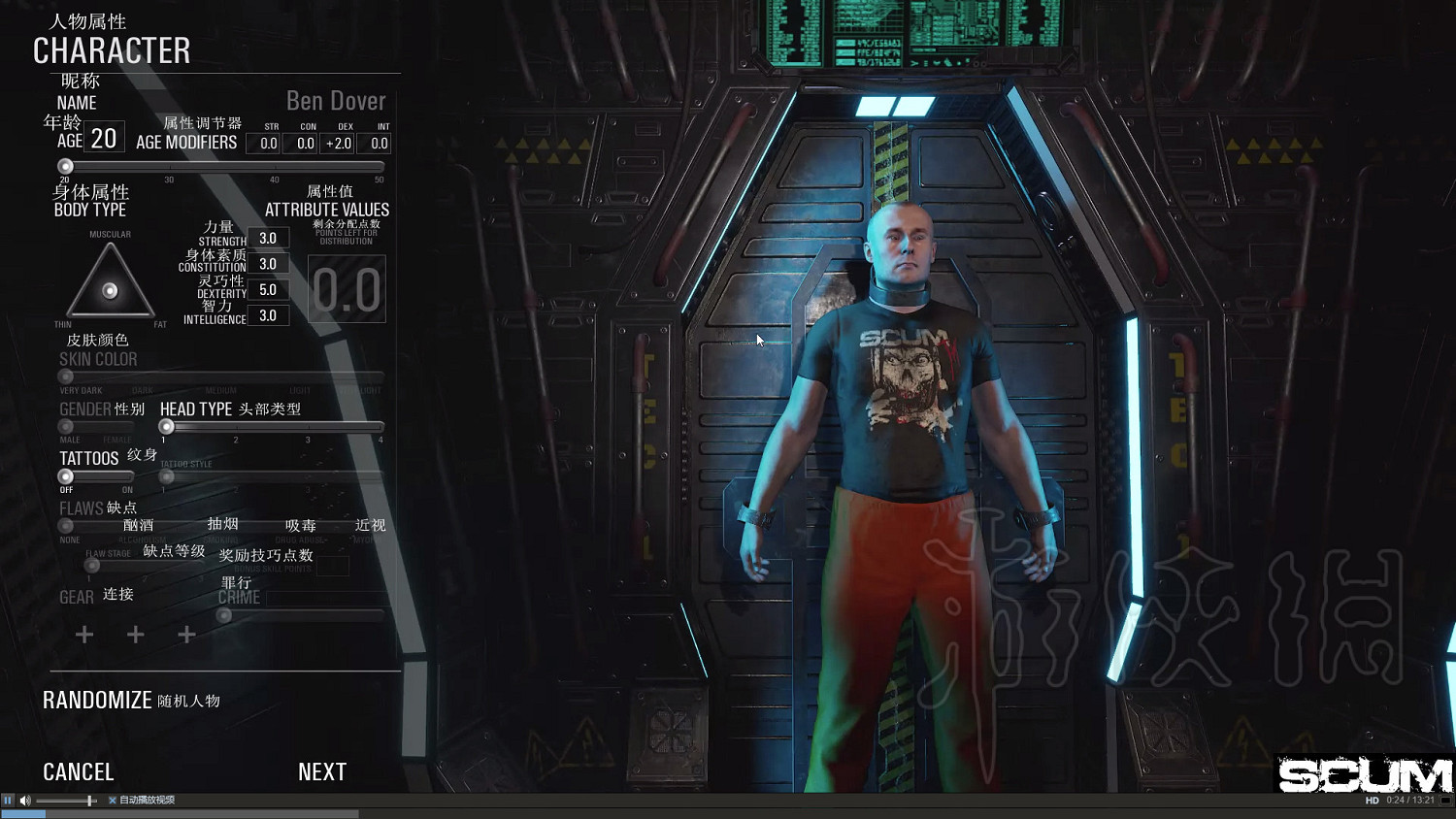Edit the character name Ben Dover

(335, 101)
